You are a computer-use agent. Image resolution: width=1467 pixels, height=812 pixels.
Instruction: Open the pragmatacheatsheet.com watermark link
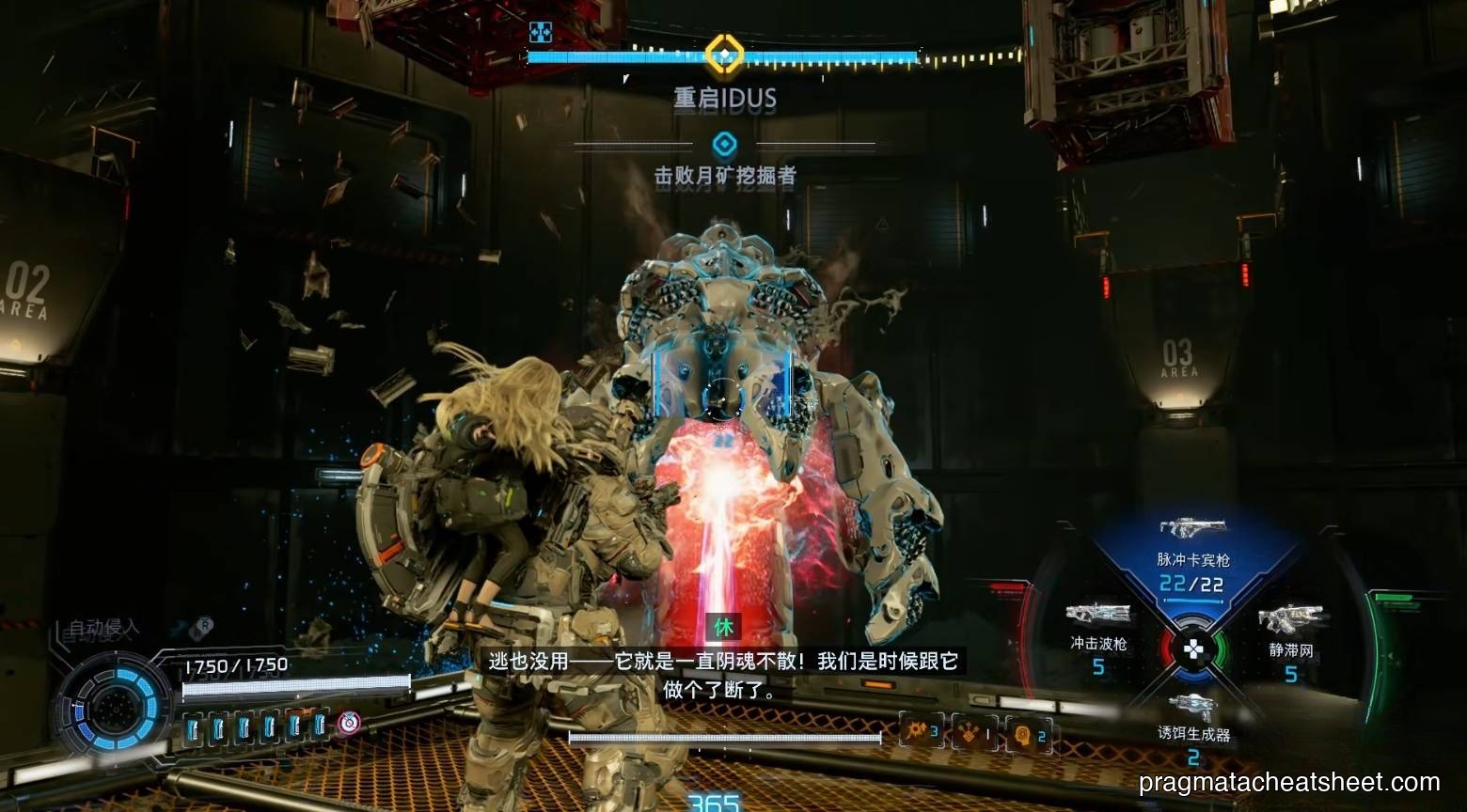click(1288, 782)
